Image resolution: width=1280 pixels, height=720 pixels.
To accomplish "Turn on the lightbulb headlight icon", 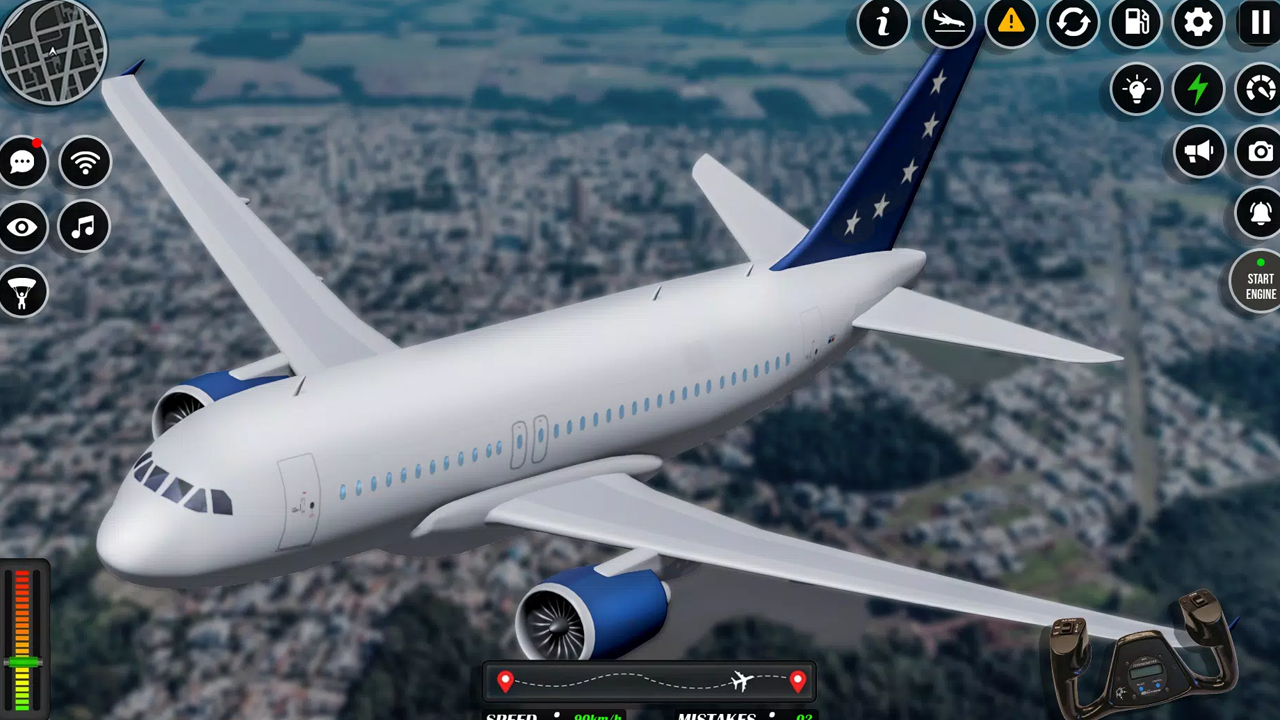I will coord(1136,90).
